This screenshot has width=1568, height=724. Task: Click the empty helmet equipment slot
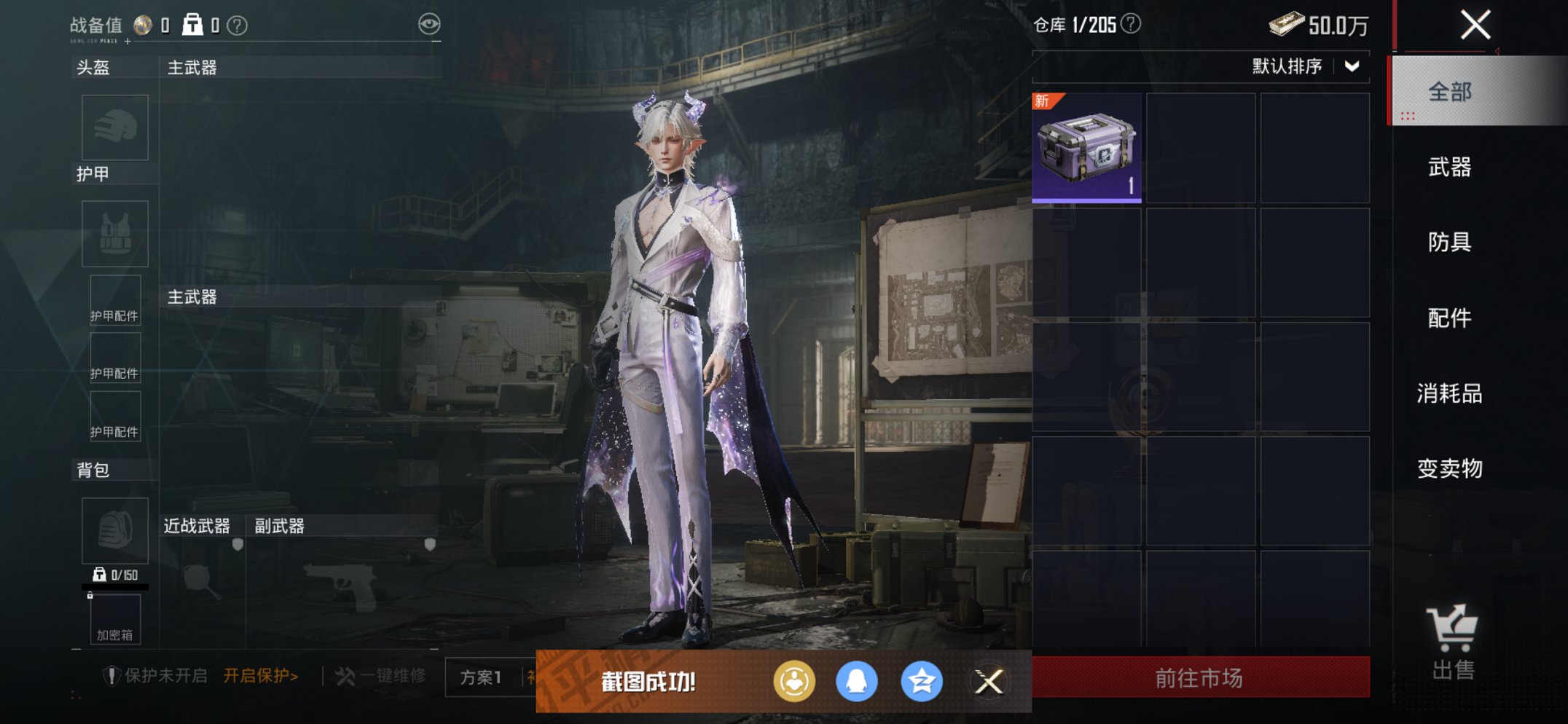click(115, 127)
